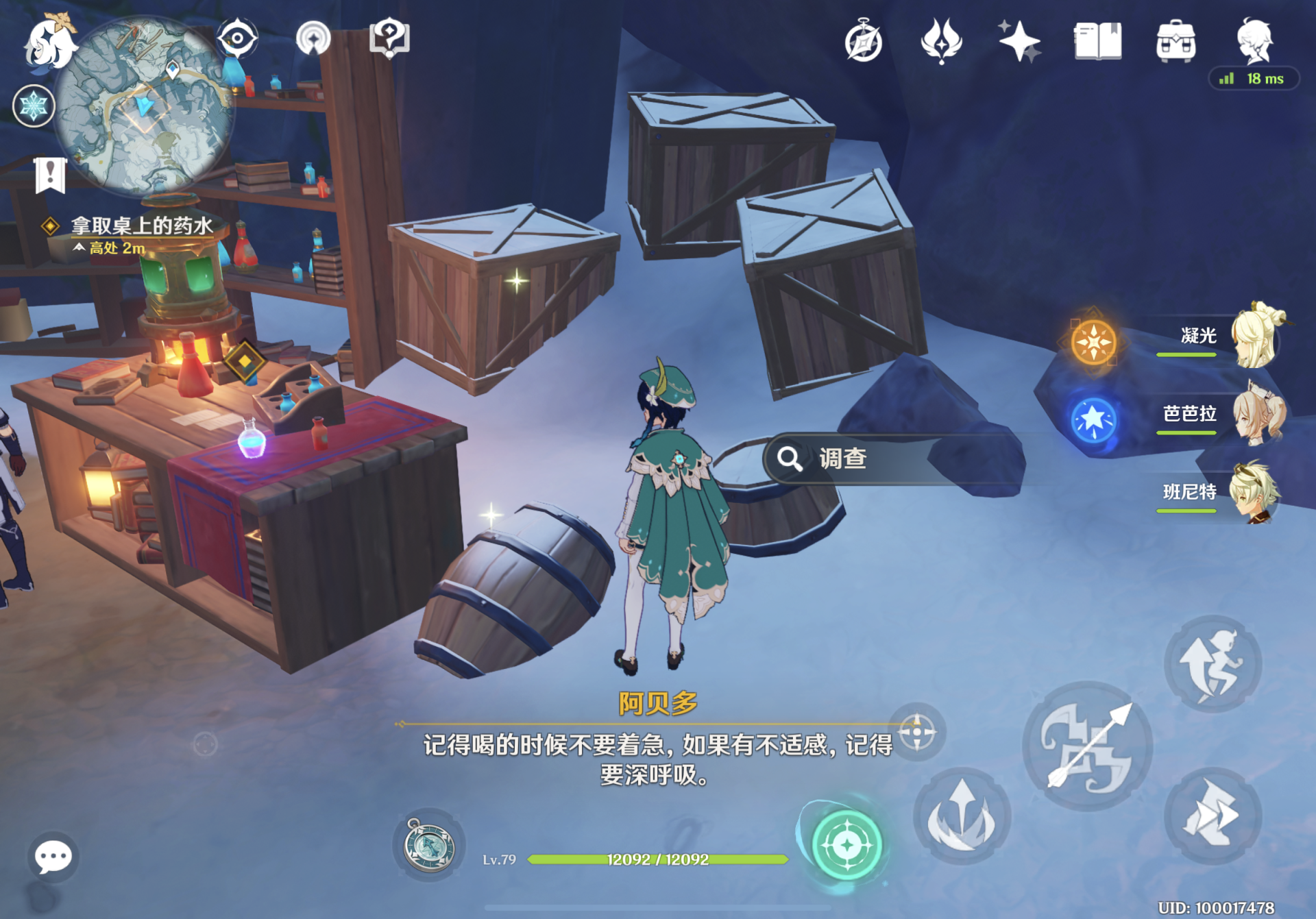Image resolution: width=1316 pixels, height=919 pixels.
Task: Use the elemental skill button
Action: (962, 816)
